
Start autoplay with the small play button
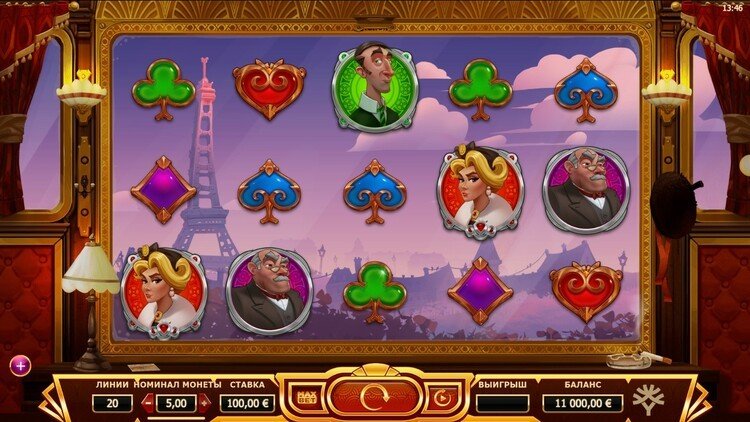coord(440,399)
